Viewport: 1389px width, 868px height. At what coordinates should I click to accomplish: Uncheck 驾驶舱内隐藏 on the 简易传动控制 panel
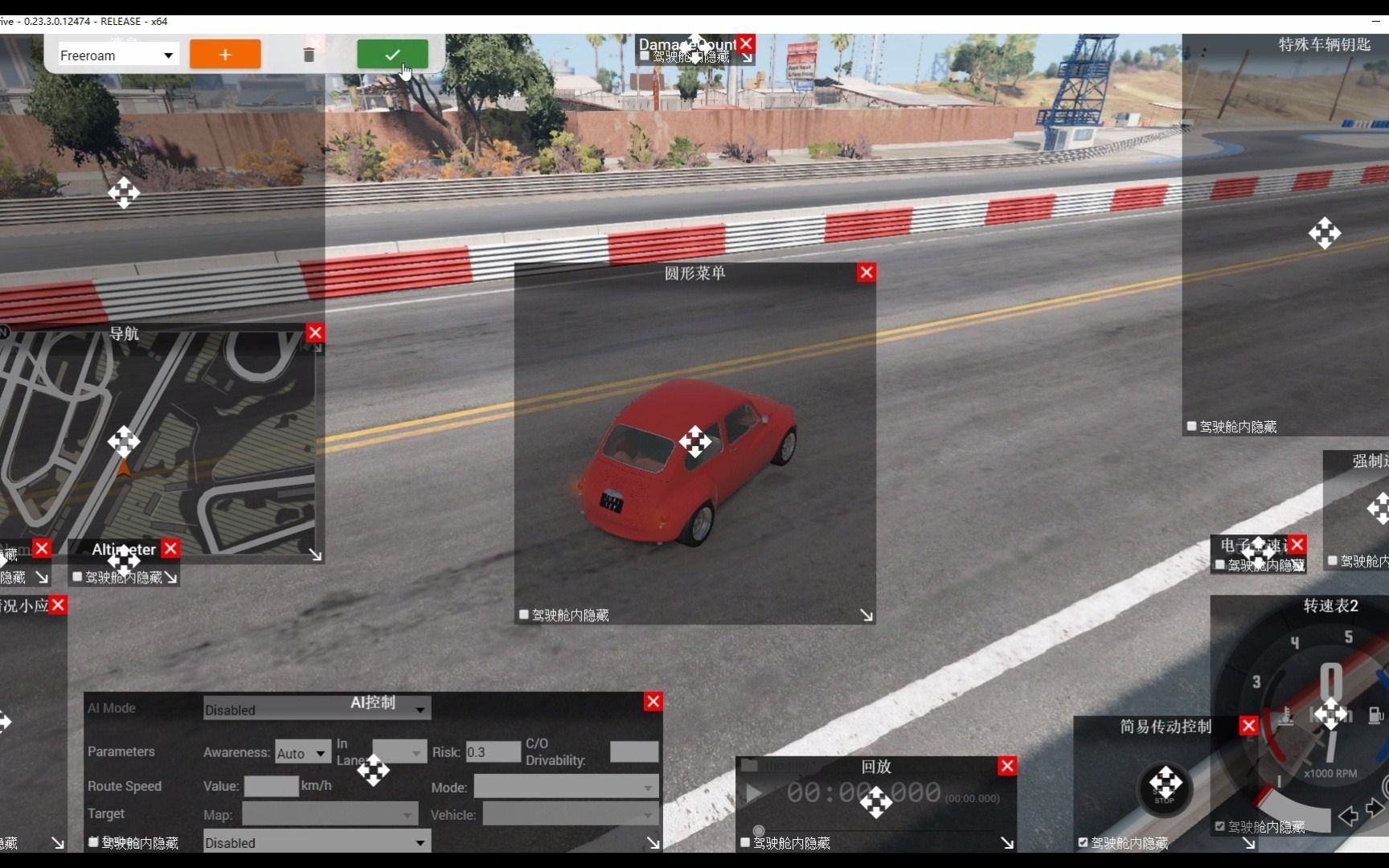tap(1081, 843)
